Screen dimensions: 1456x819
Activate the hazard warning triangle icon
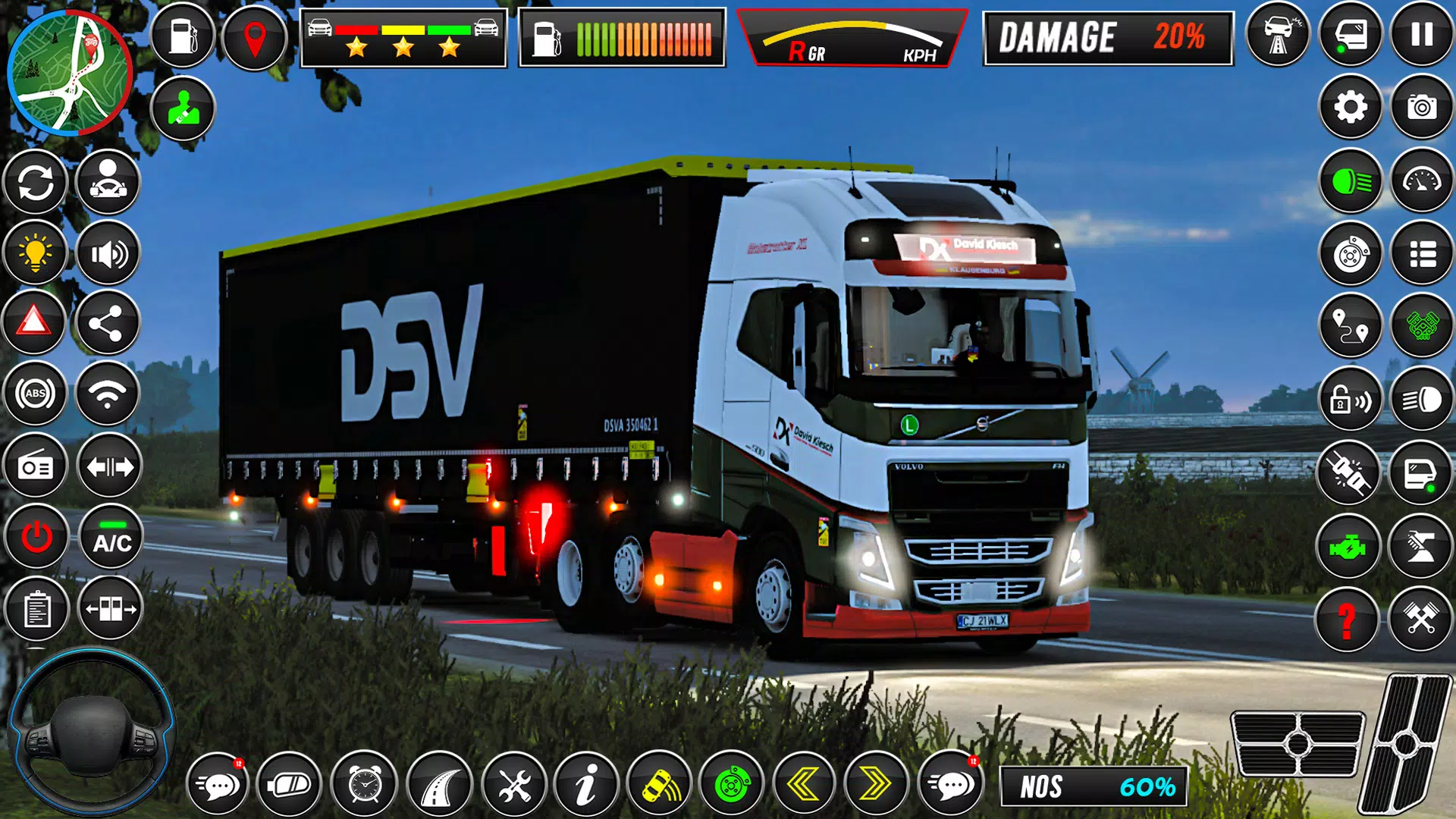click(x=36, y=326)
